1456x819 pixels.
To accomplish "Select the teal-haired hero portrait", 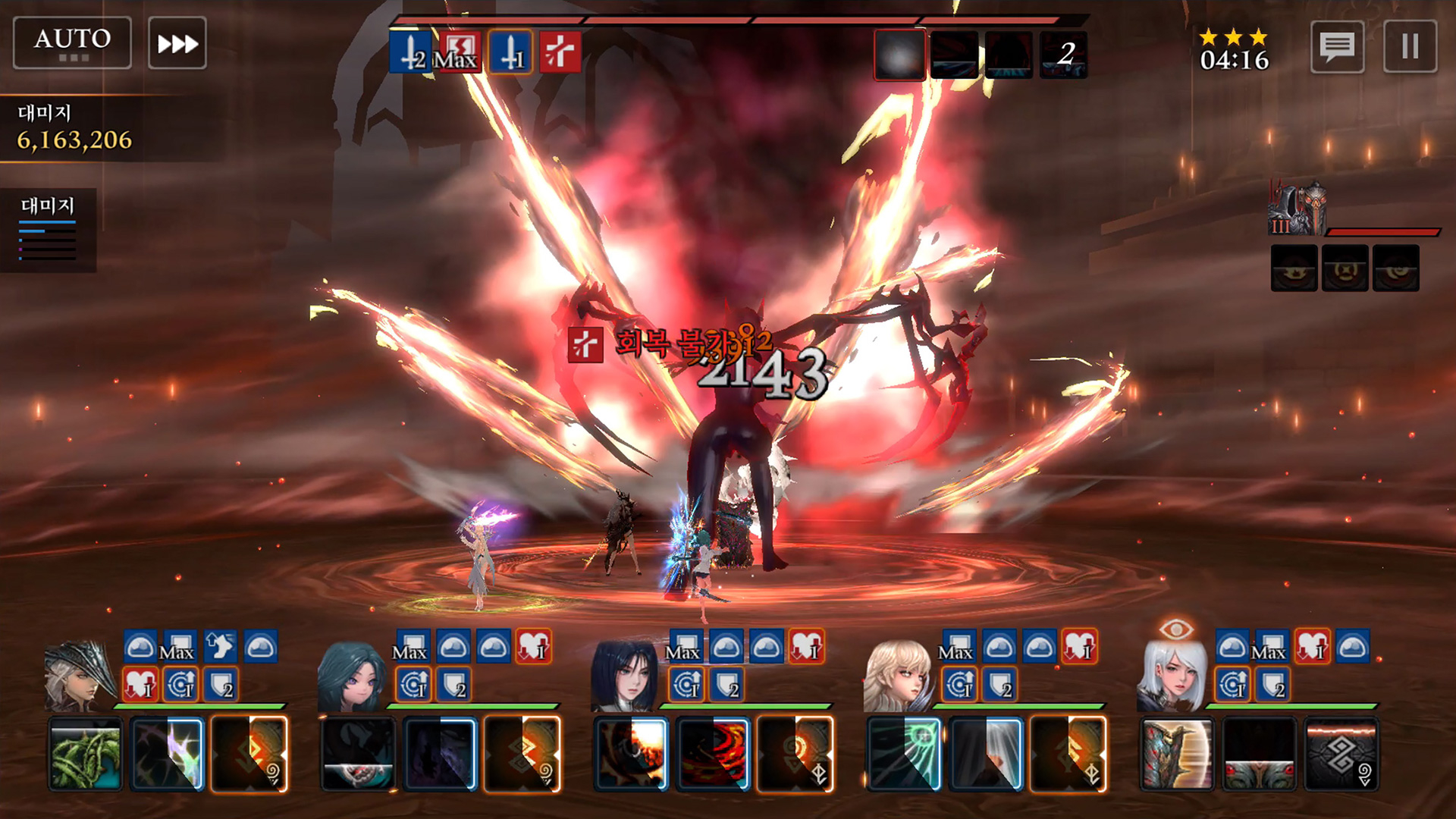I will point(351,676).
